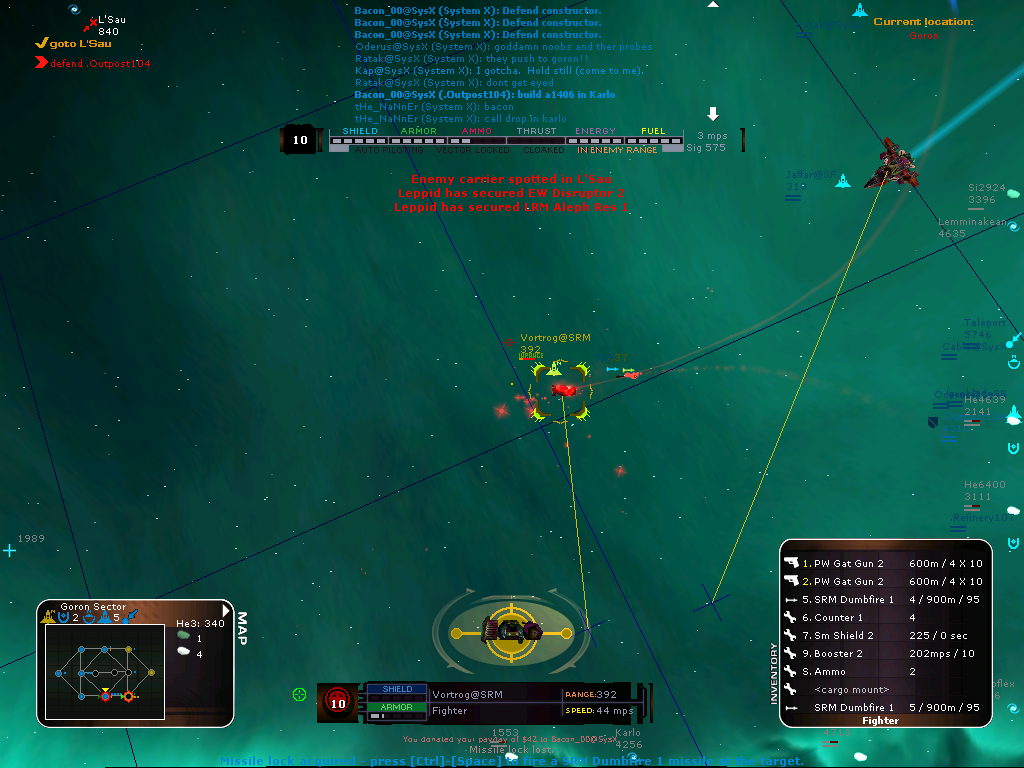
Task: Click the green crosshair icon beside target panel
Action: pyautogui.click(x=299, y=694)
